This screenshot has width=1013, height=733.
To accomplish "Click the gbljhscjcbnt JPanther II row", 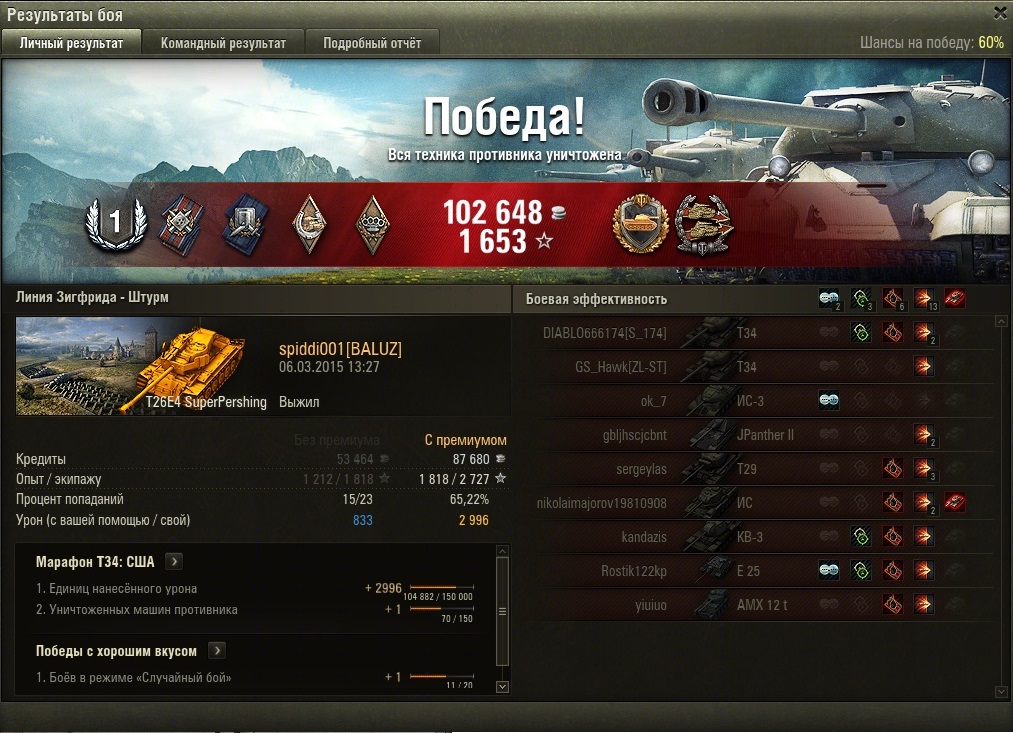I will (x=750, y=435).
